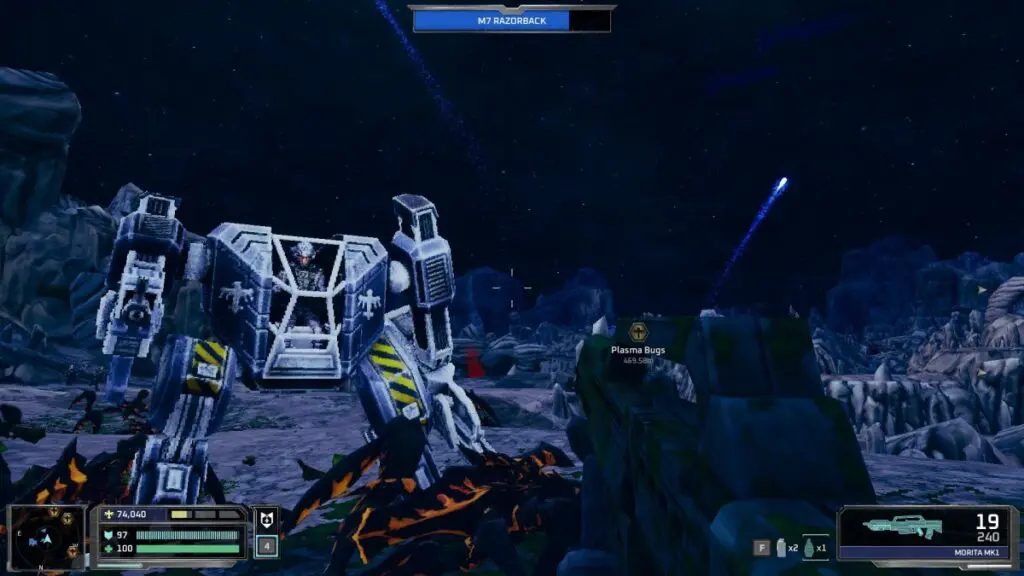The width and height of the screenshot is (1024, 576).
Task: Select the Plasma Bugs objective marker
Action: click(638, 332)
